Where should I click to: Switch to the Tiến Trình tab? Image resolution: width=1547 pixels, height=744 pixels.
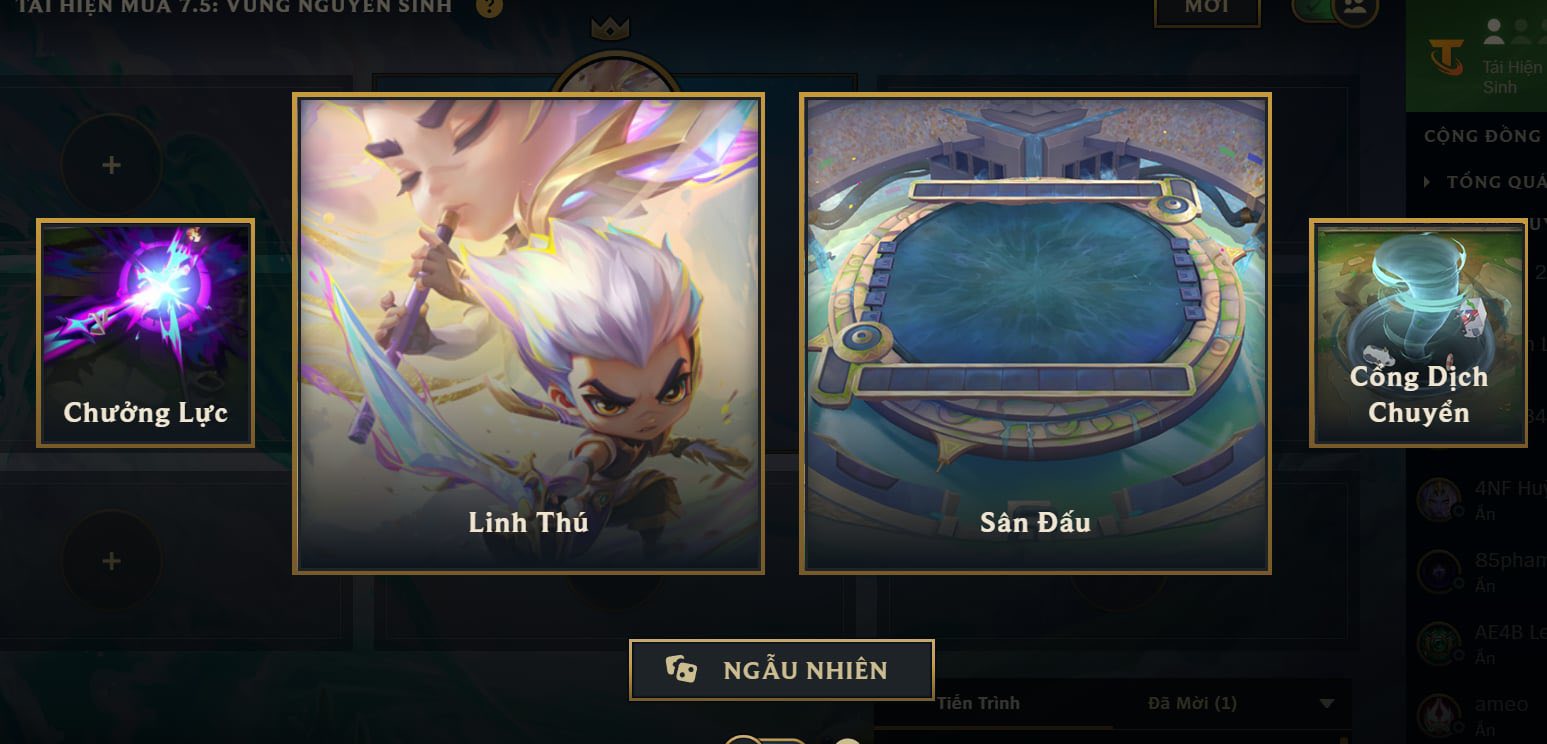click(x=978, y=703)
